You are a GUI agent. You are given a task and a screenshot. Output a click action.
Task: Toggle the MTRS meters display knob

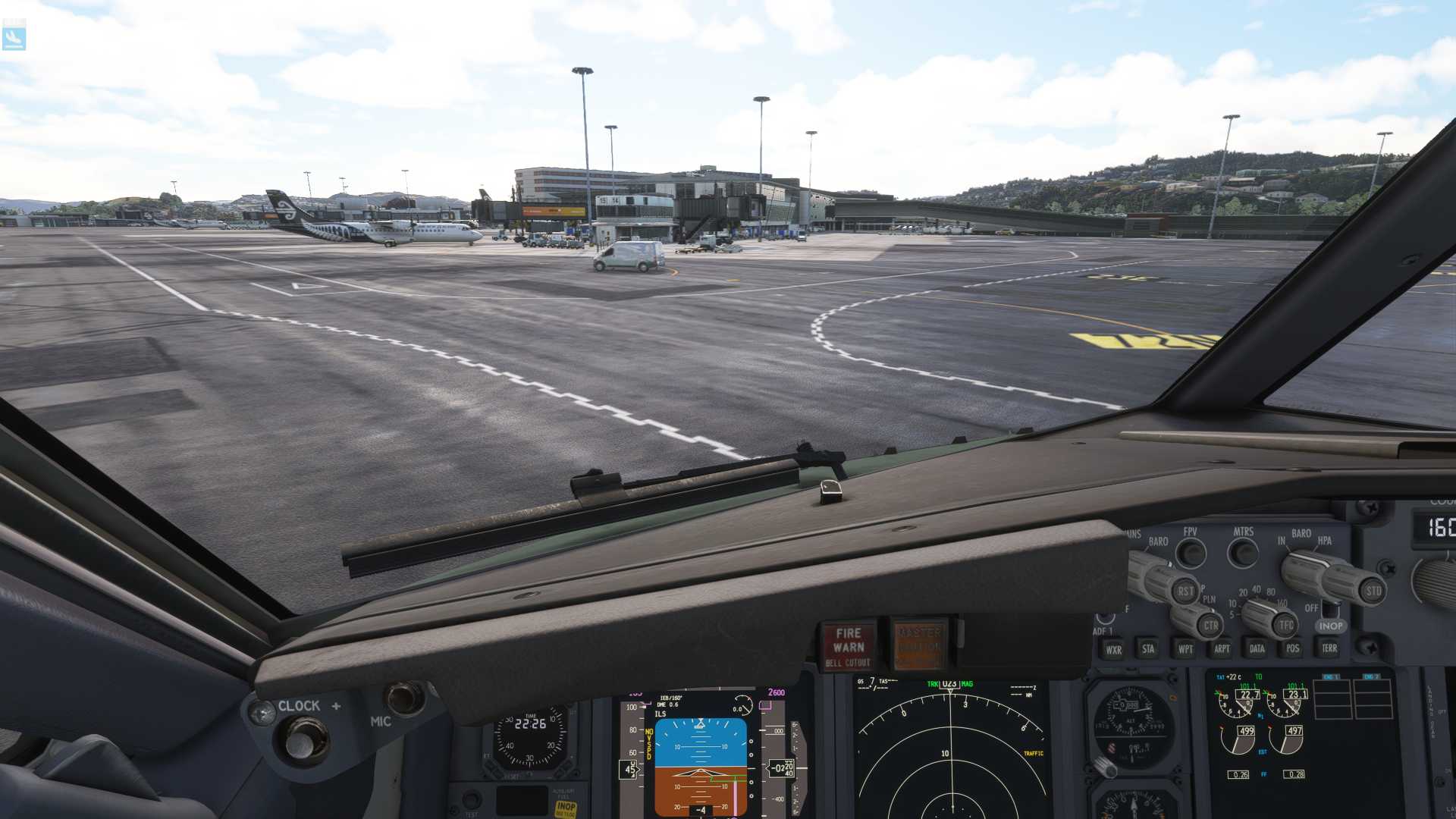coord(1243,551)
